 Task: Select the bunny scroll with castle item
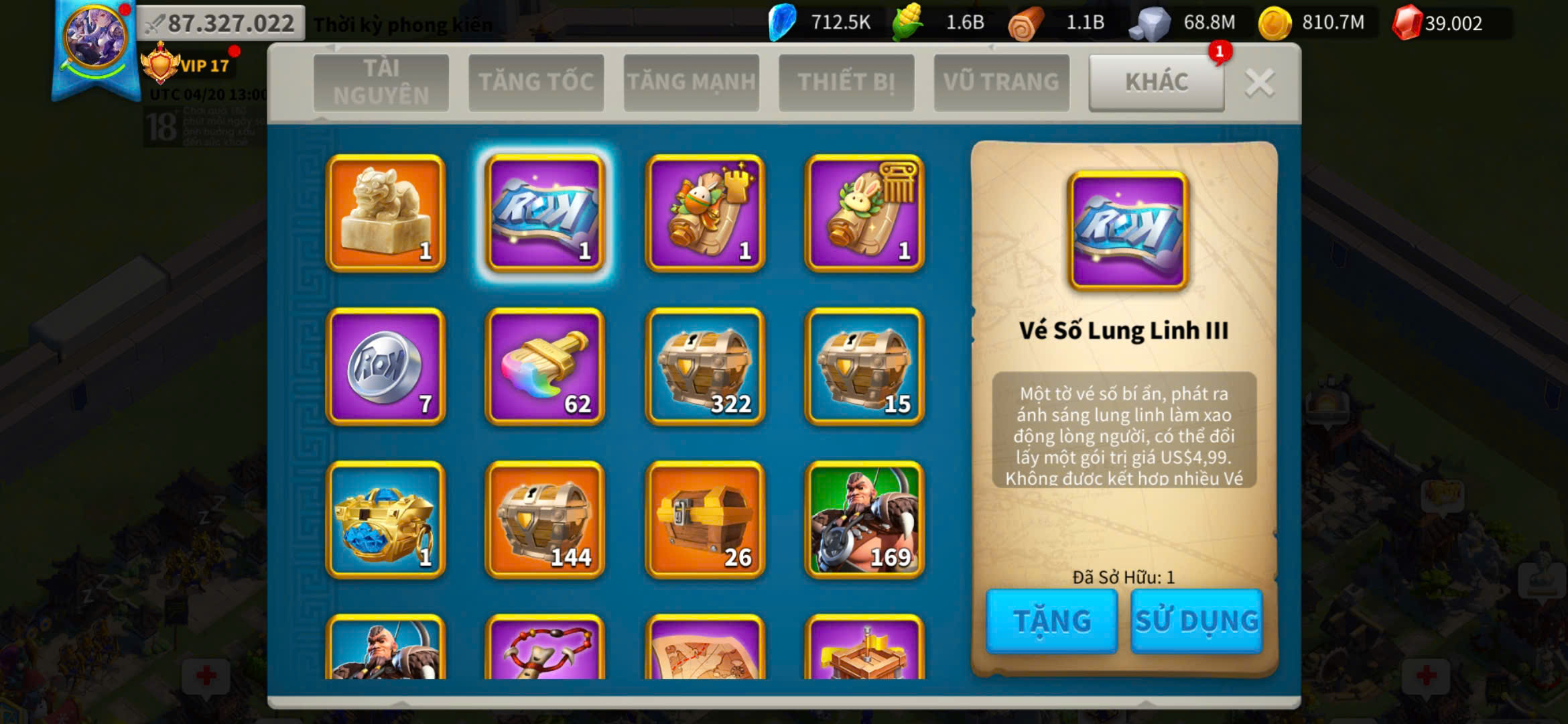[x=705, y=213]
